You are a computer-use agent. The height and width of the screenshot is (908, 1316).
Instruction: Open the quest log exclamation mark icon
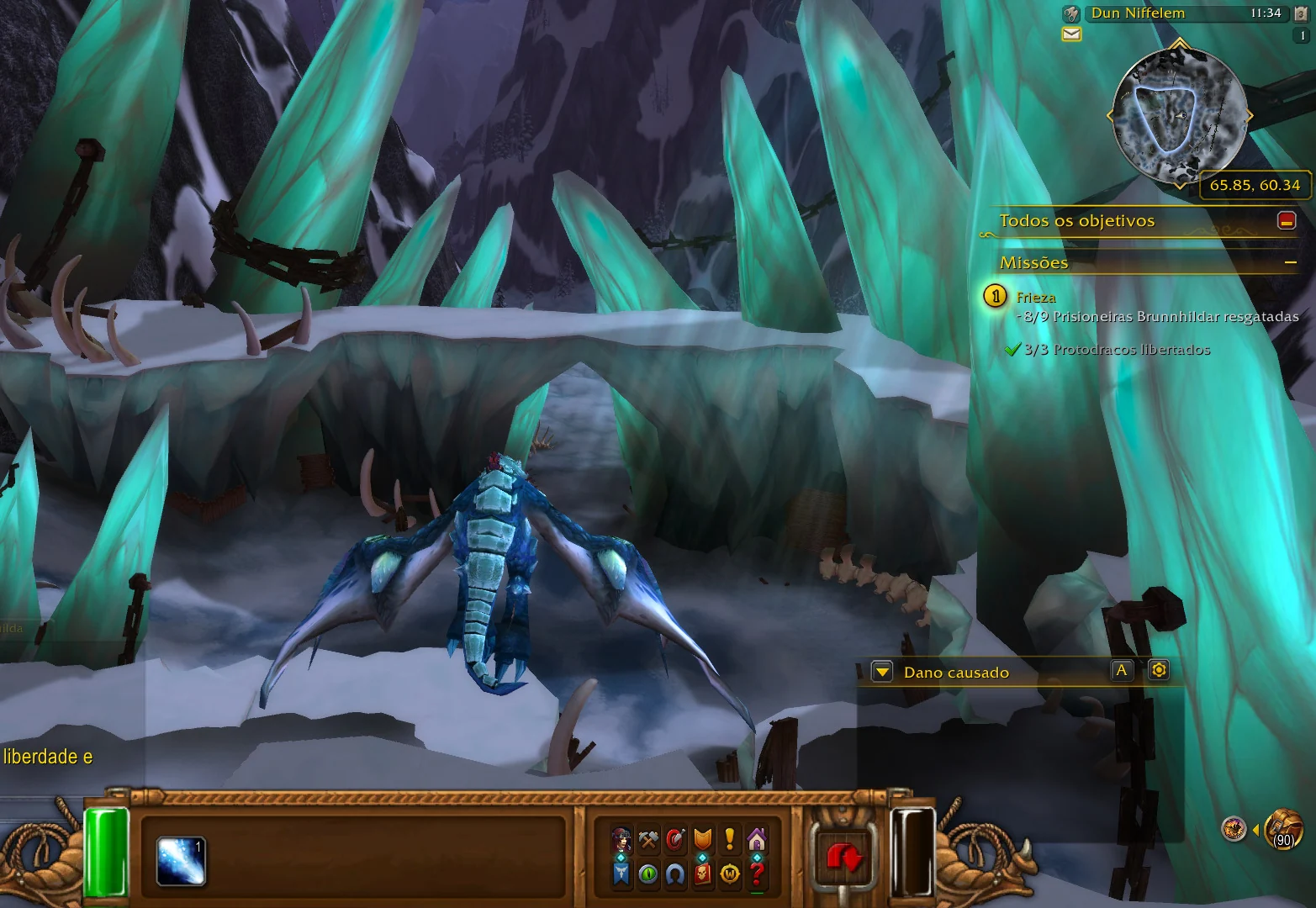pos(730,839)
